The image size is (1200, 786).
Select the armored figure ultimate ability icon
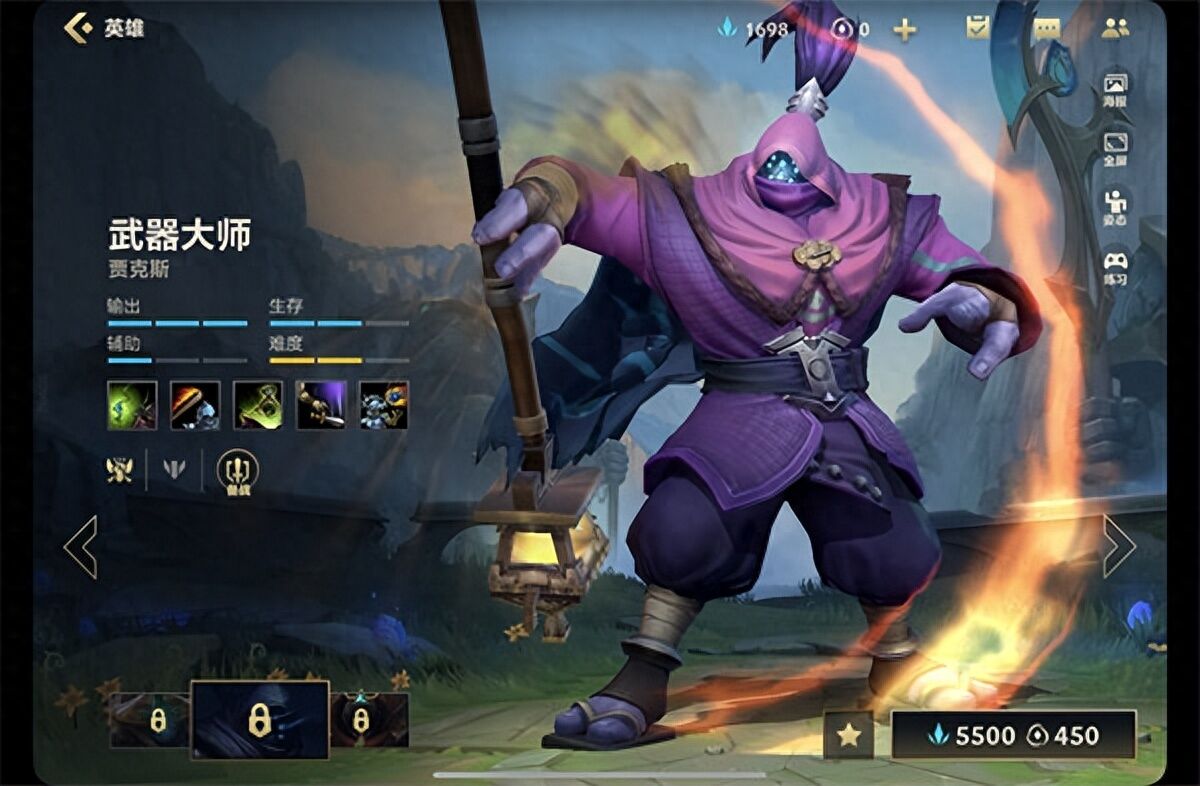point(384,405)
